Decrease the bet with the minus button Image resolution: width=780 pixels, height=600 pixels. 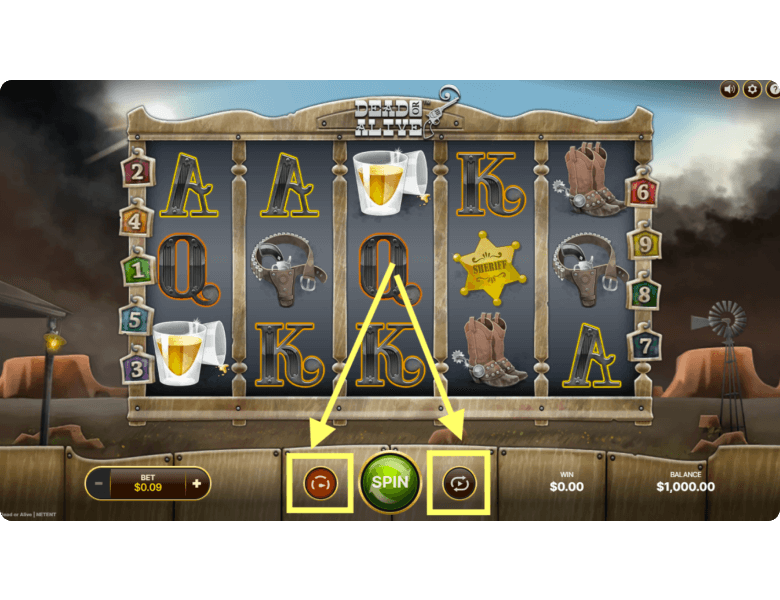(x=96, y=484)
